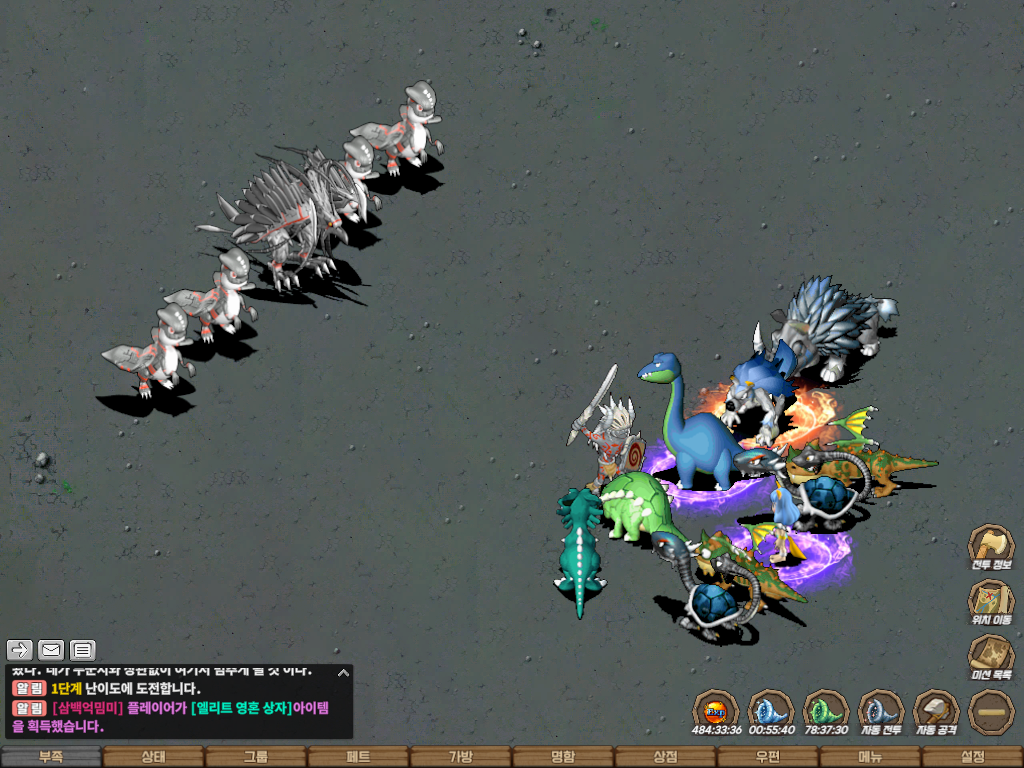Toggle 자동 공격 (Auto Attack) hammer icon

click(936, 711)
